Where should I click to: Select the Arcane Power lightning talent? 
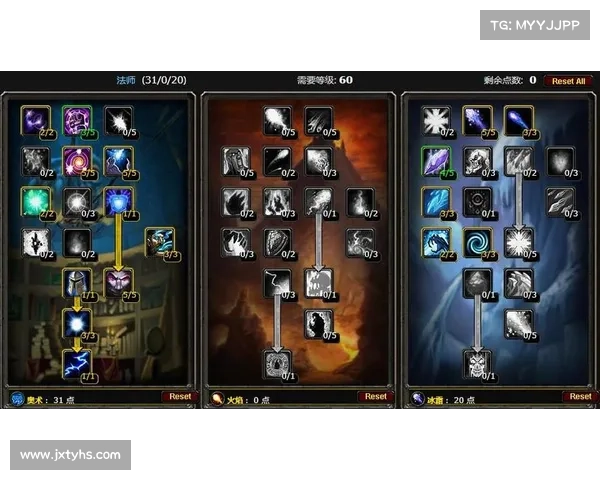point(76,363)
